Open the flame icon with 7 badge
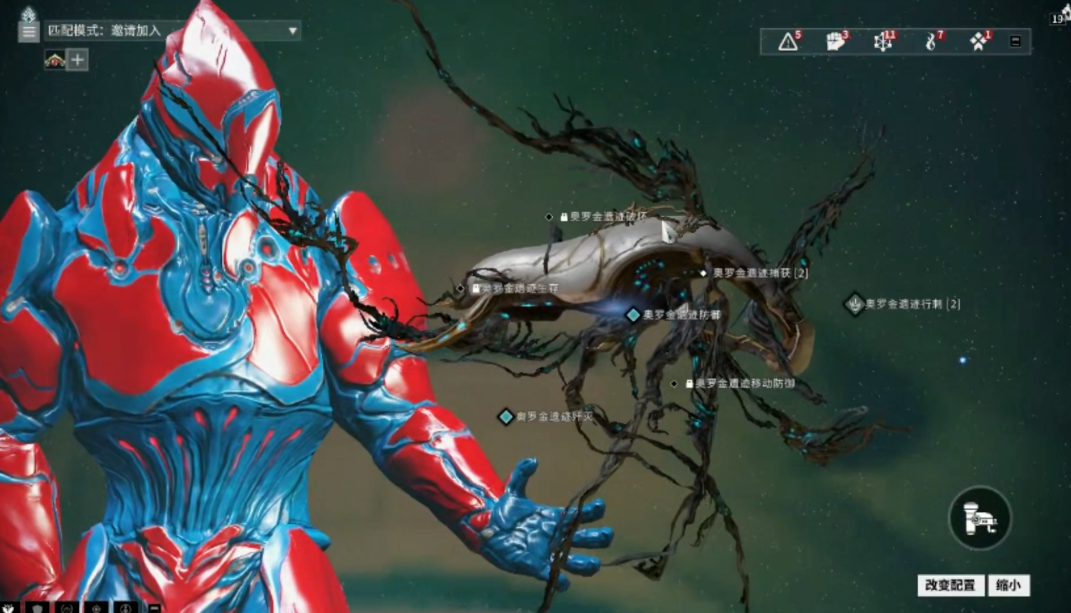This screenshot has height=613, width=1071. [931, 41]
